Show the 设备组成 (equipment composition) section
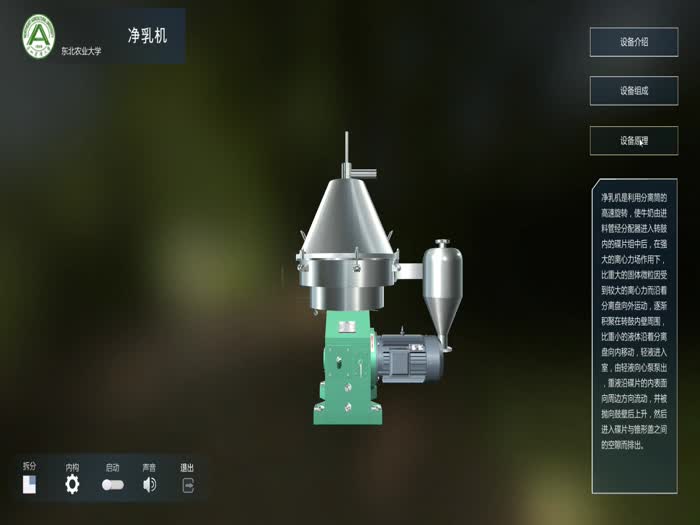The height and width of the screenshot is (525, 700). pos(633,91)
